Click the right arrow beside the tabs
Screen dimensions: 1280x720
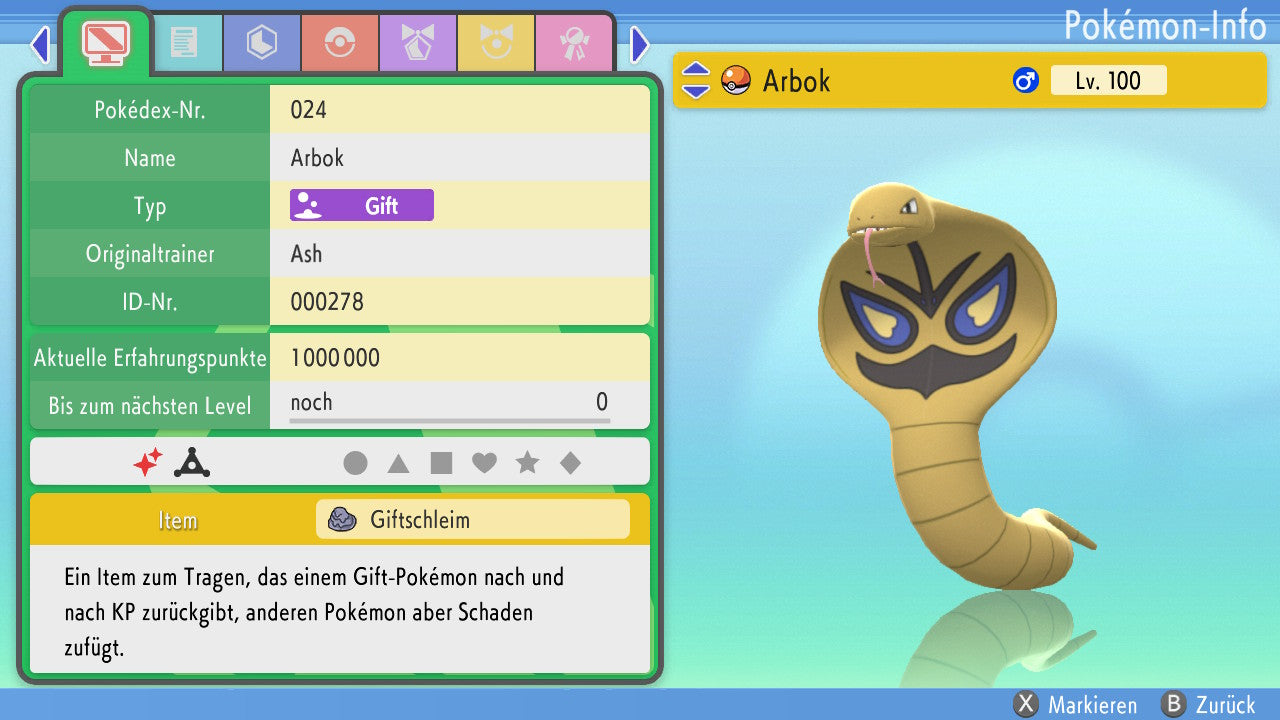pyautogui.click(x=640, y=44)
